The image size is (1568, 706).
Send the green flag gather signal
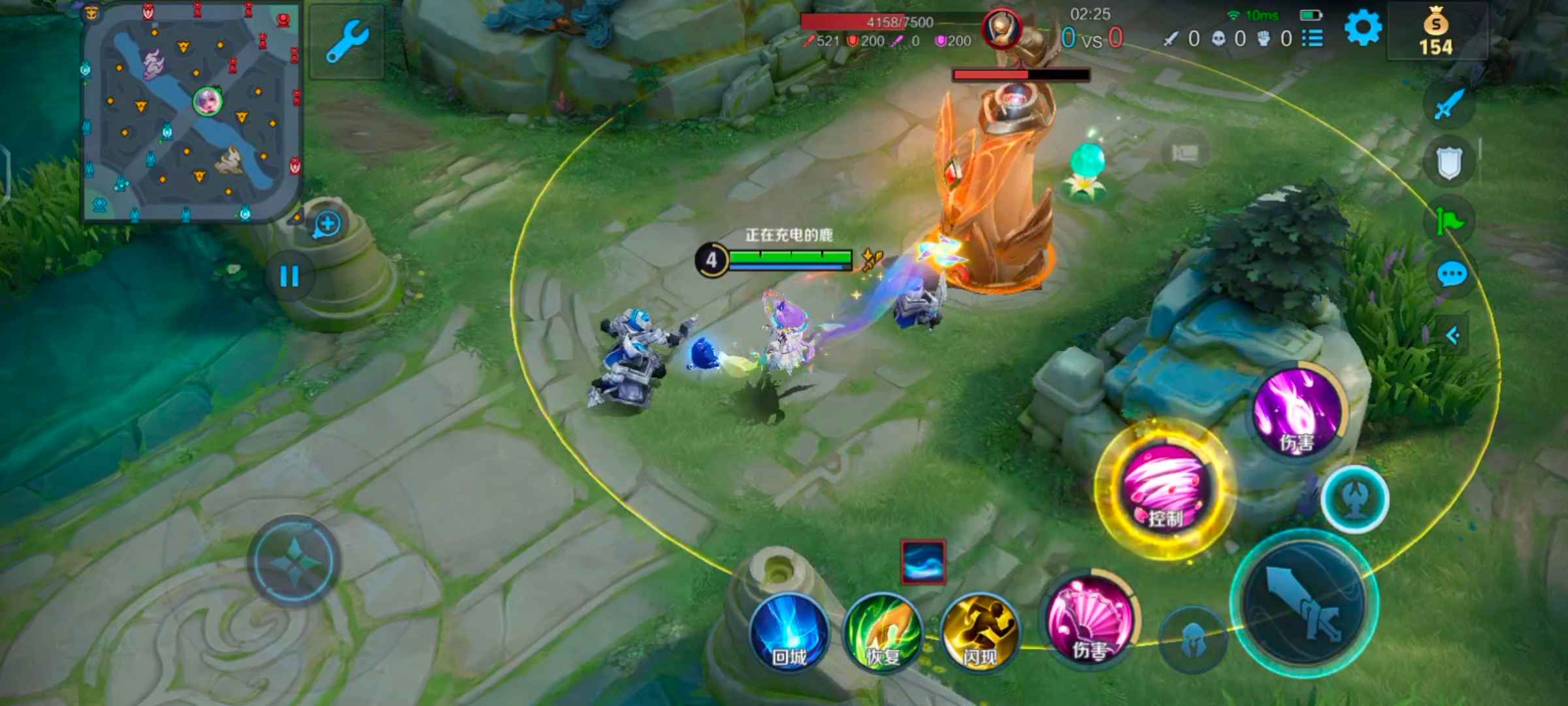(x=1449, y=220)
